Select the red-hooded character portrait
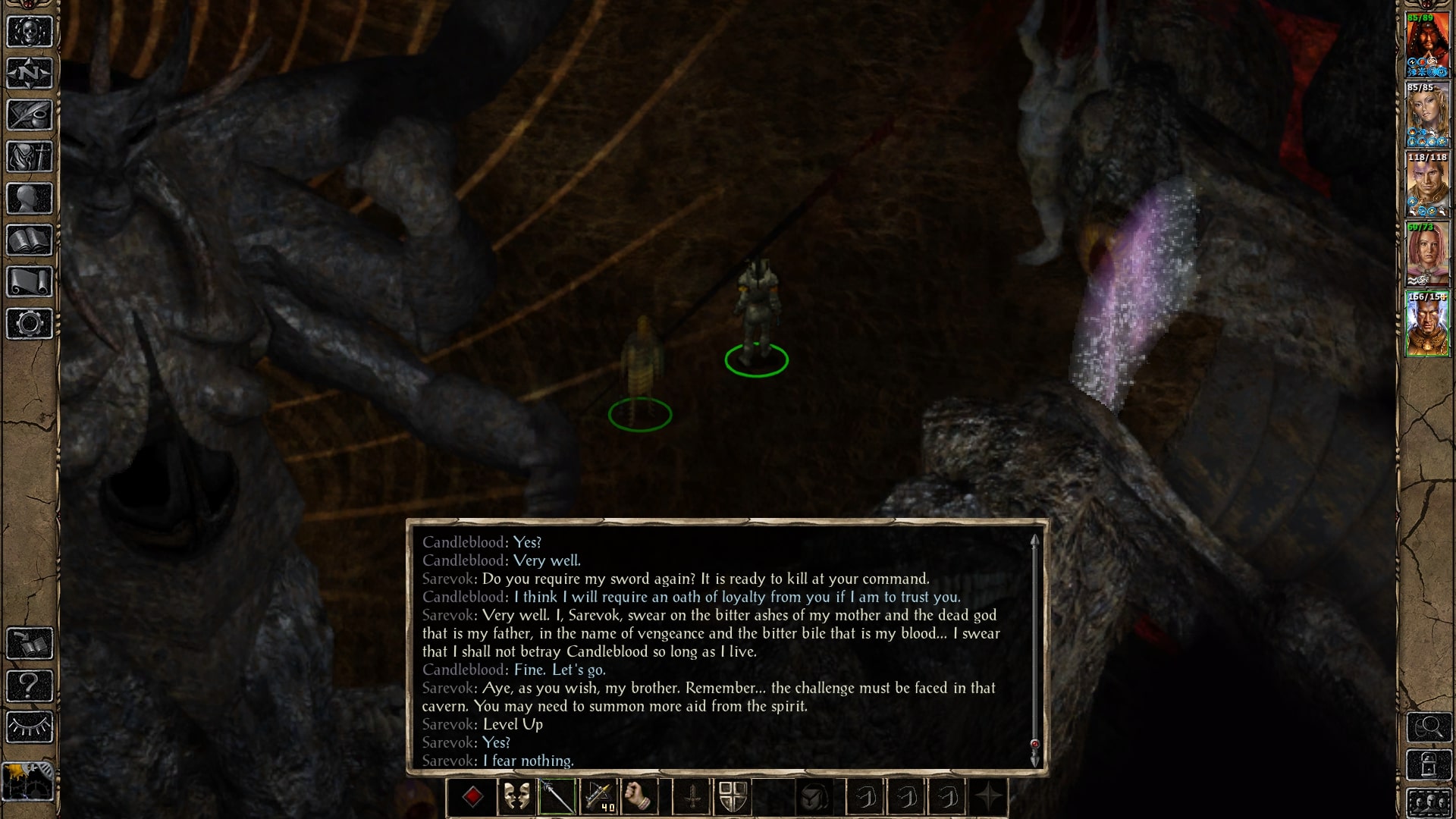 [1427, 45]
